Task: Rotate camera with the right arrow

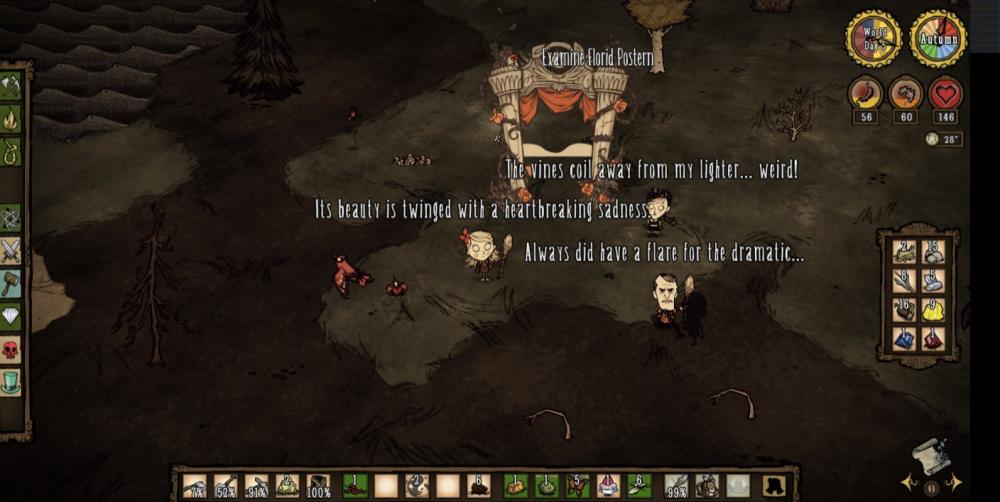Action: click(x=955, y=483)
